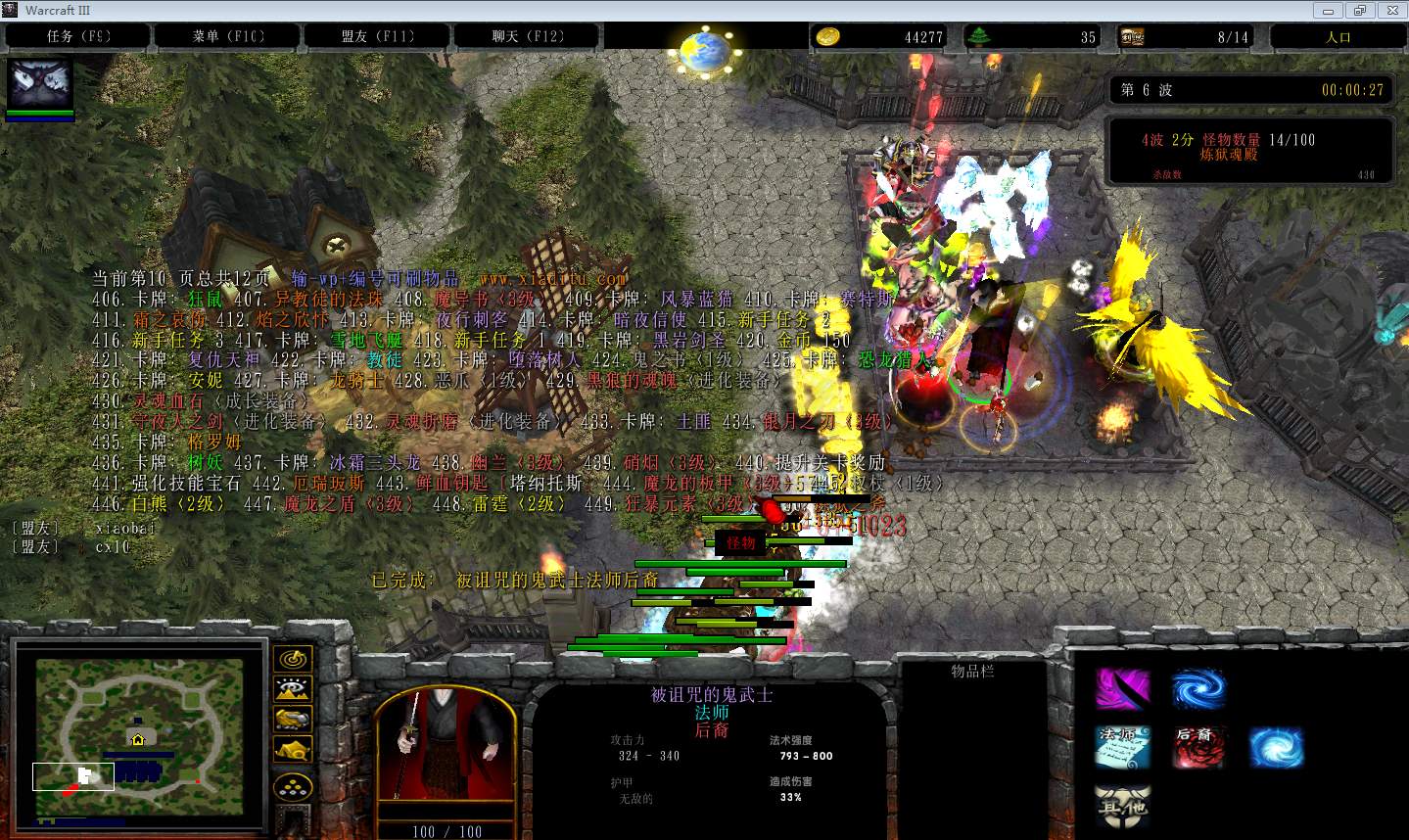Toggle minimap terrain display button

pyautogui.click(x=293, y=689)
